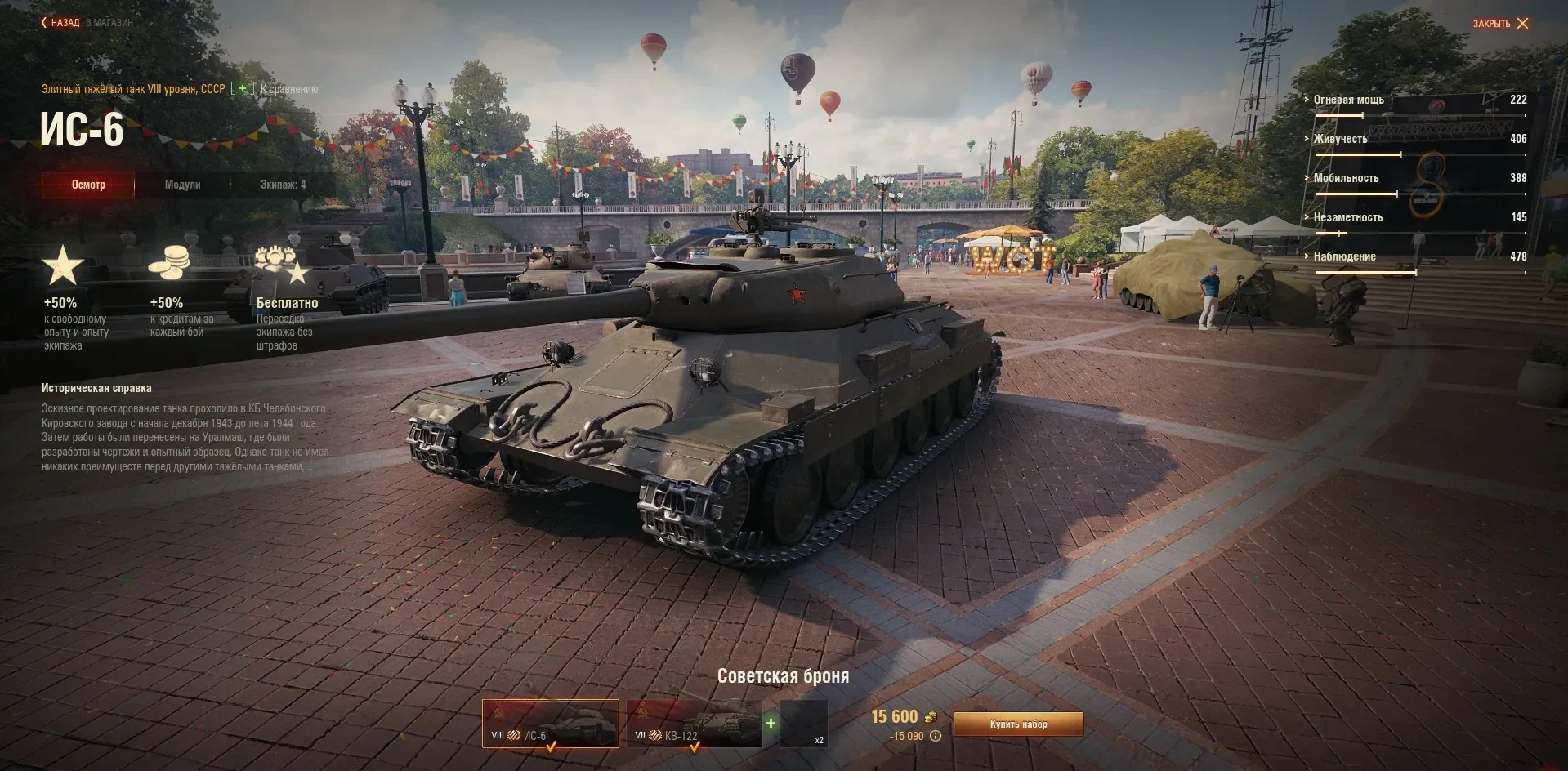Choose the КВ-122 tank tile
The image size is (1568, 771).
694,723
